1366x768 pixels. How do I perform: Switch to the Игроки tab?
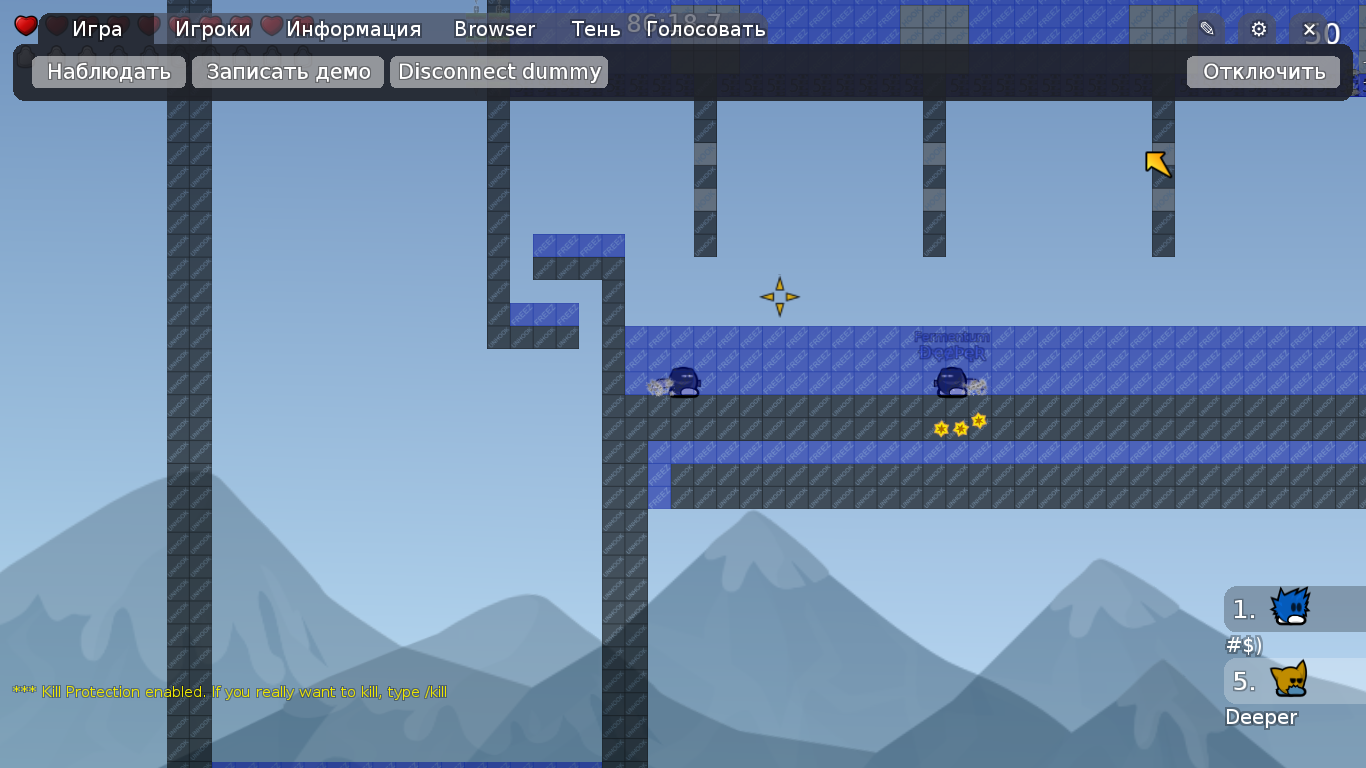click(212, 29)
